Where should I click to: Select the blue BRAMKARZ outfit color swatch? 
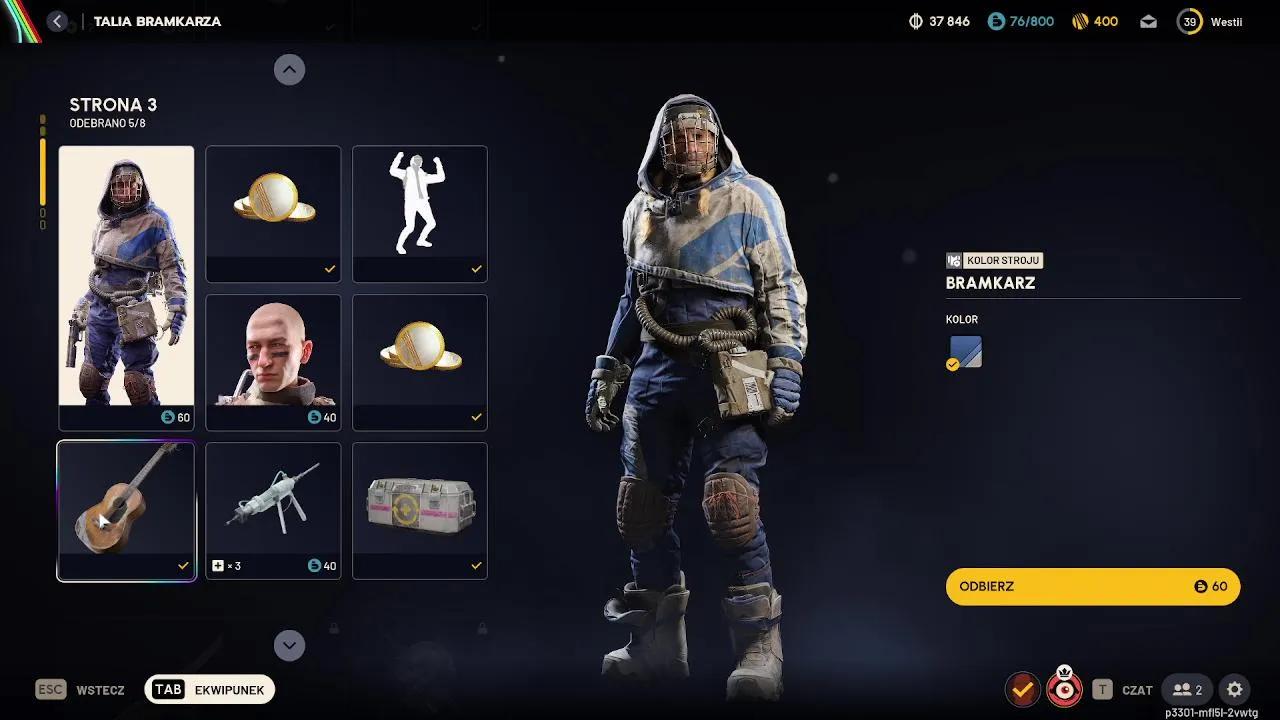click(964, 351)
